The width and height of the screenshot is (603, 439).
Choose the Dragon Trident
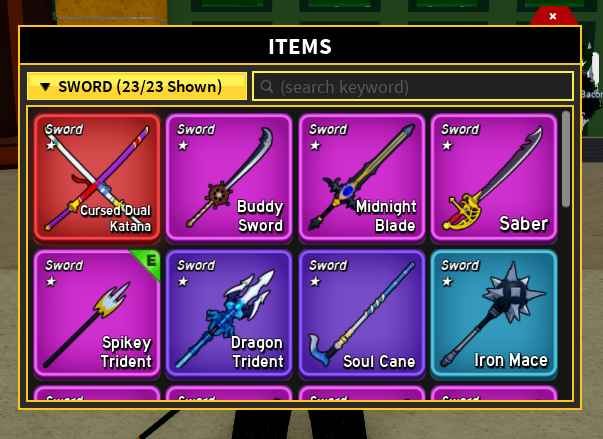229,313
